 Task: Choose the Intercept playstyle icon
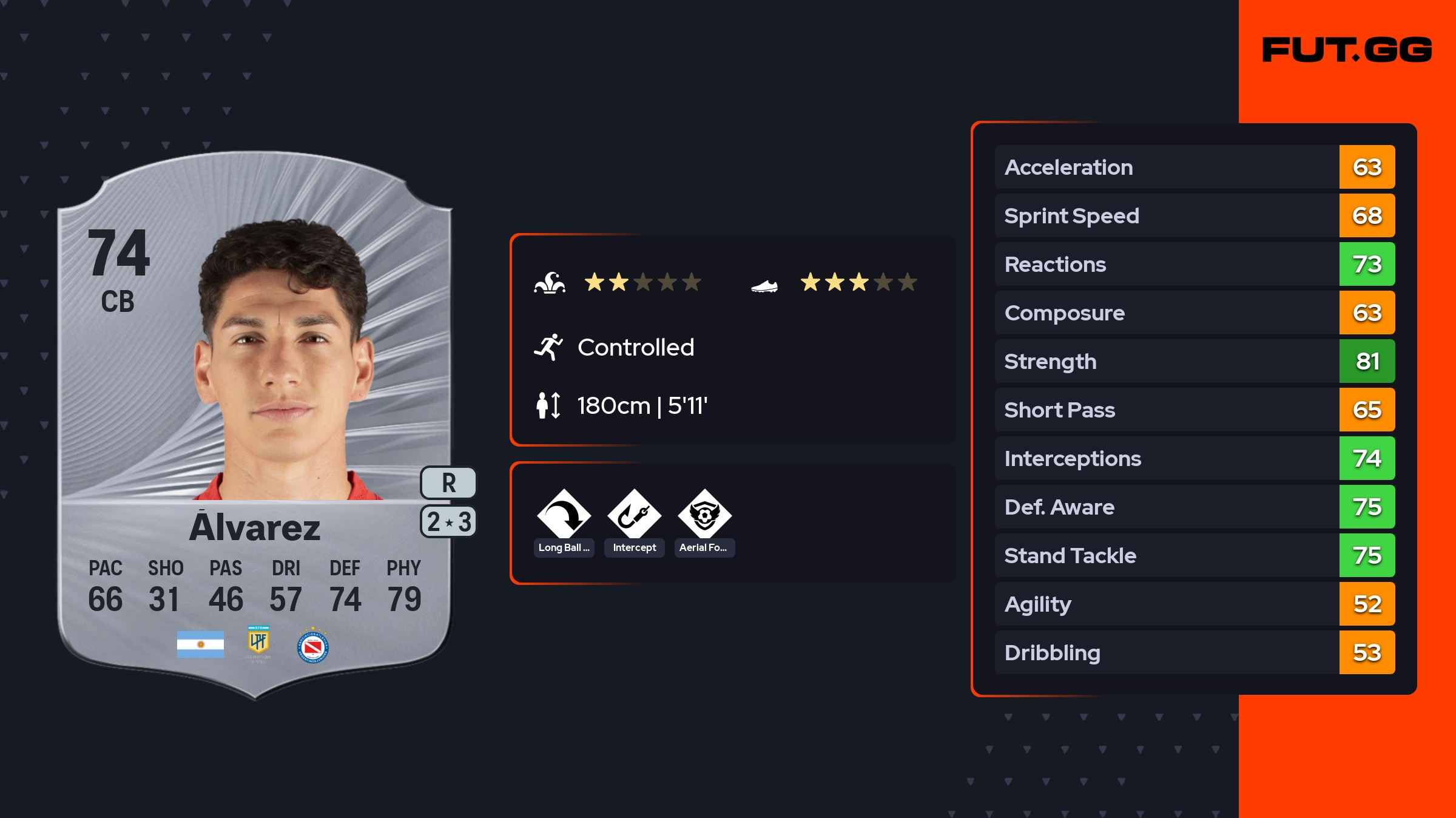[x=634, y=515]
